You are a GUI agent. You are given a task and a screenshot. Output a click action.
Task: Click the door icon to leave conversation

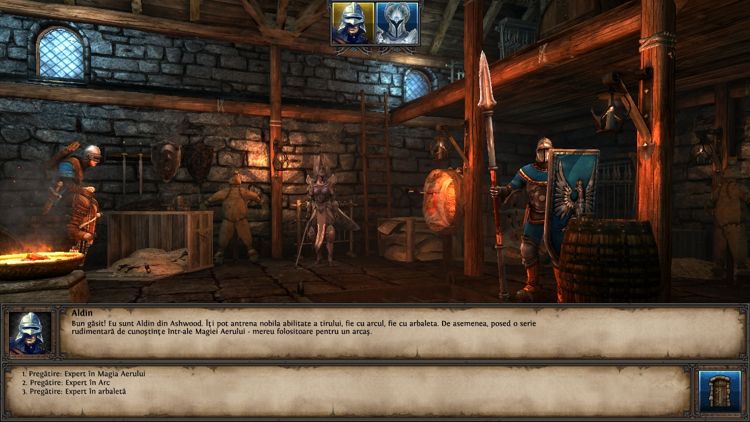coord(713,390)
